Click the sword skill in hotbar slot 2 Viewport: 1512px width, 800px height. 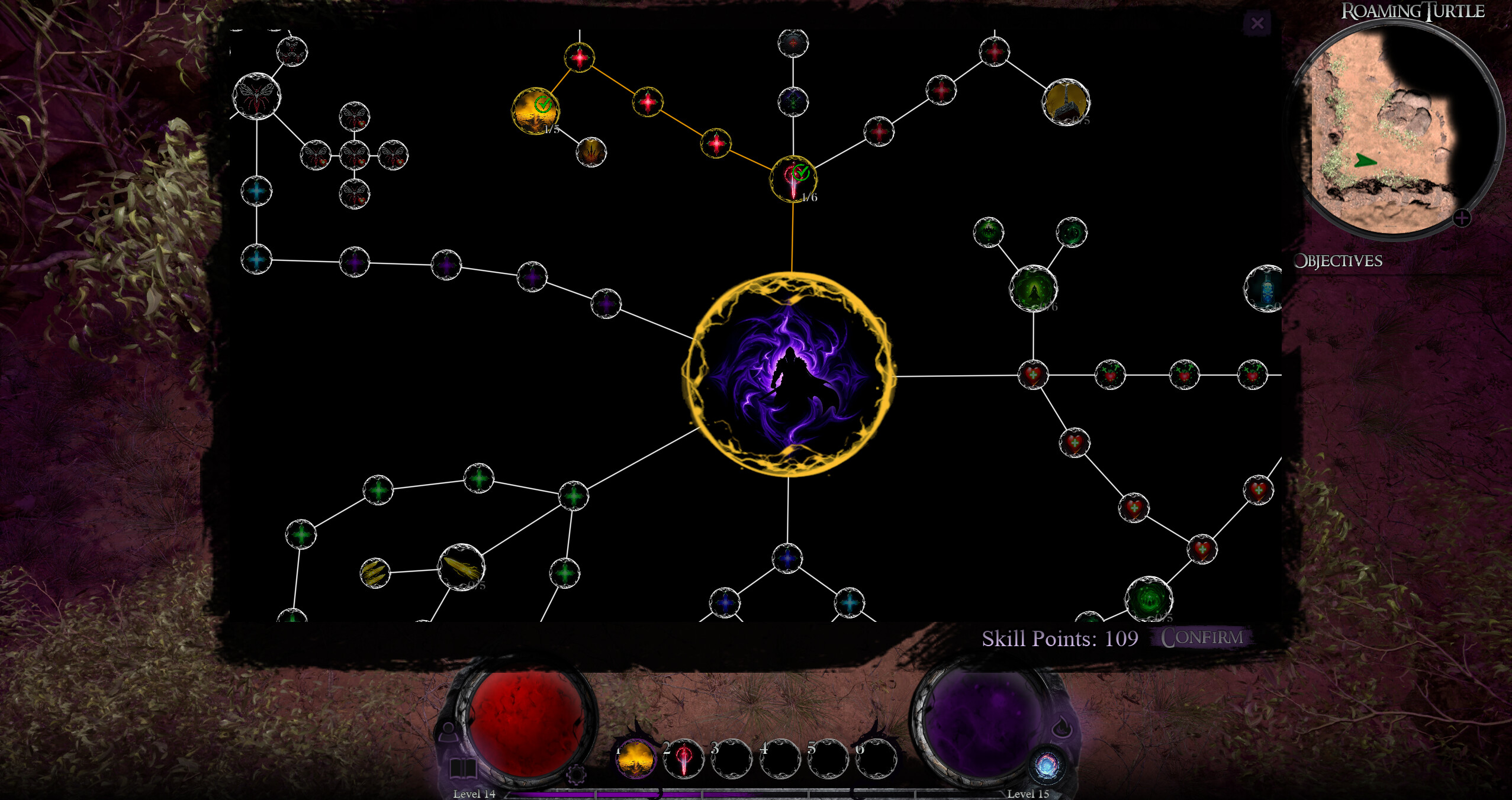[684, 762]
